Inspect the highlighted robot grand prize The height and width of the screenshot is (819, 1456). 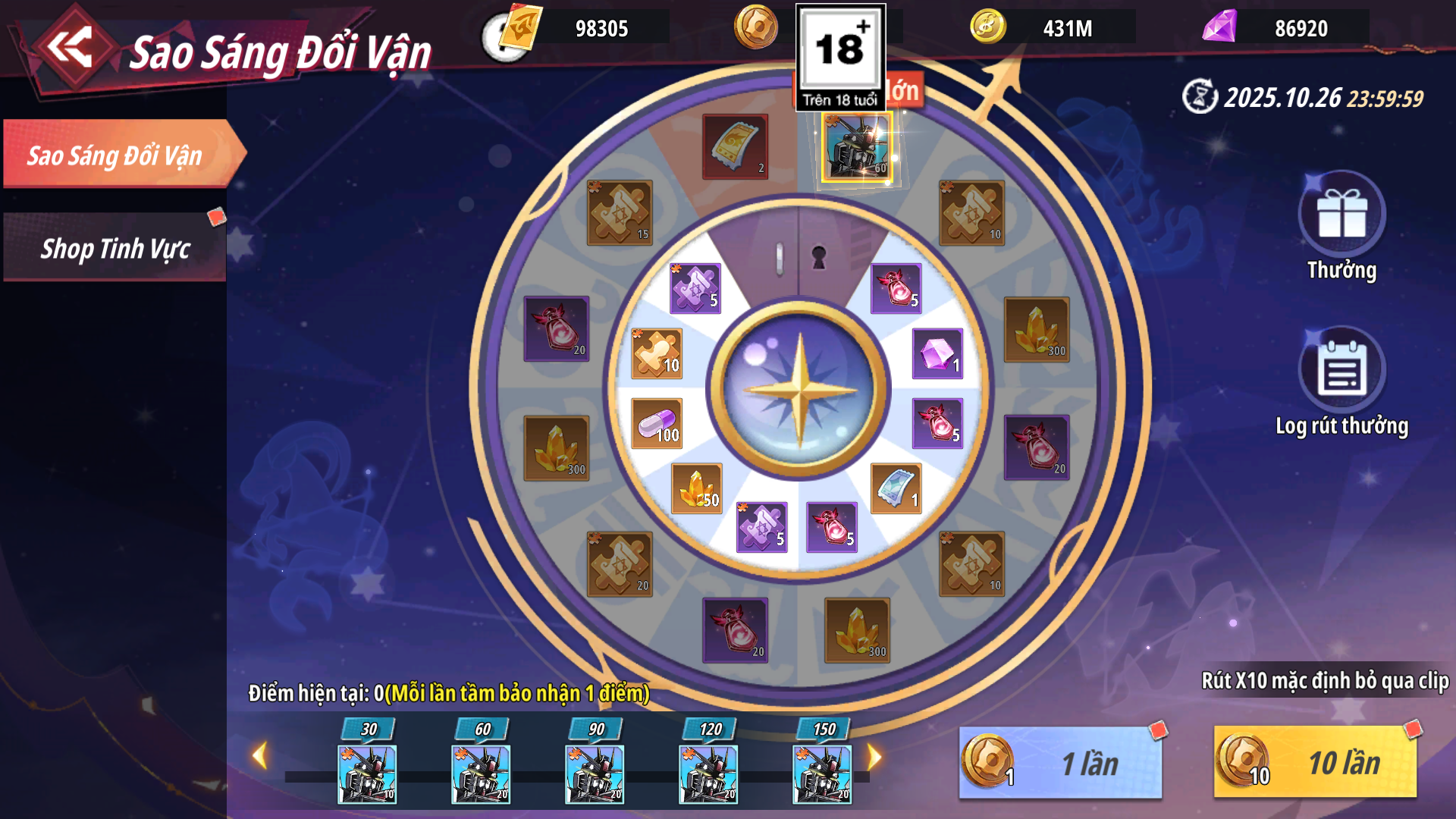click(x=856, y=148)
